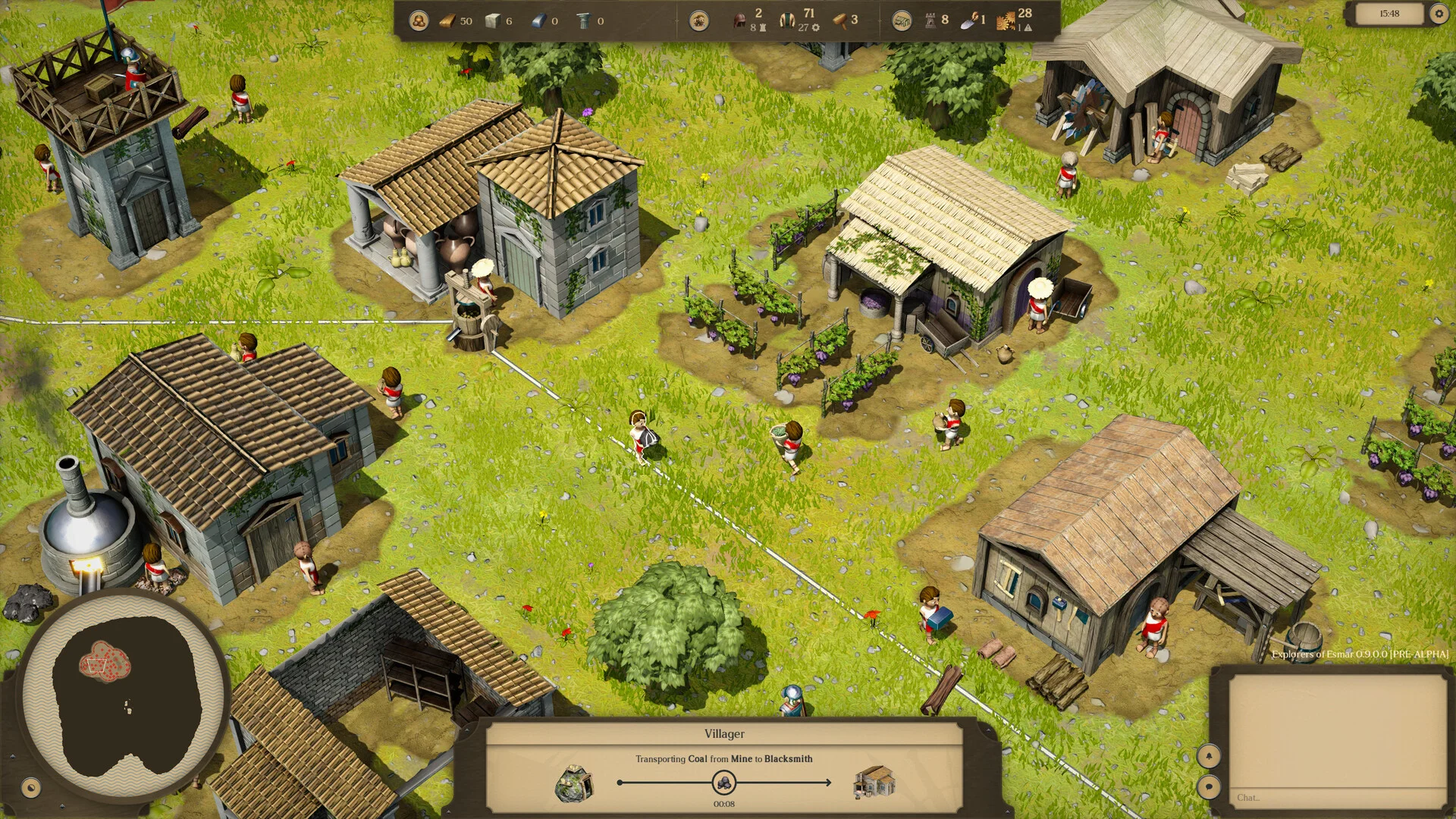Viewport: 1456px width, 819px height.
Task: Click the coal cargo marker on transport line
Action: pyautogui.click(x=724, y=782)
